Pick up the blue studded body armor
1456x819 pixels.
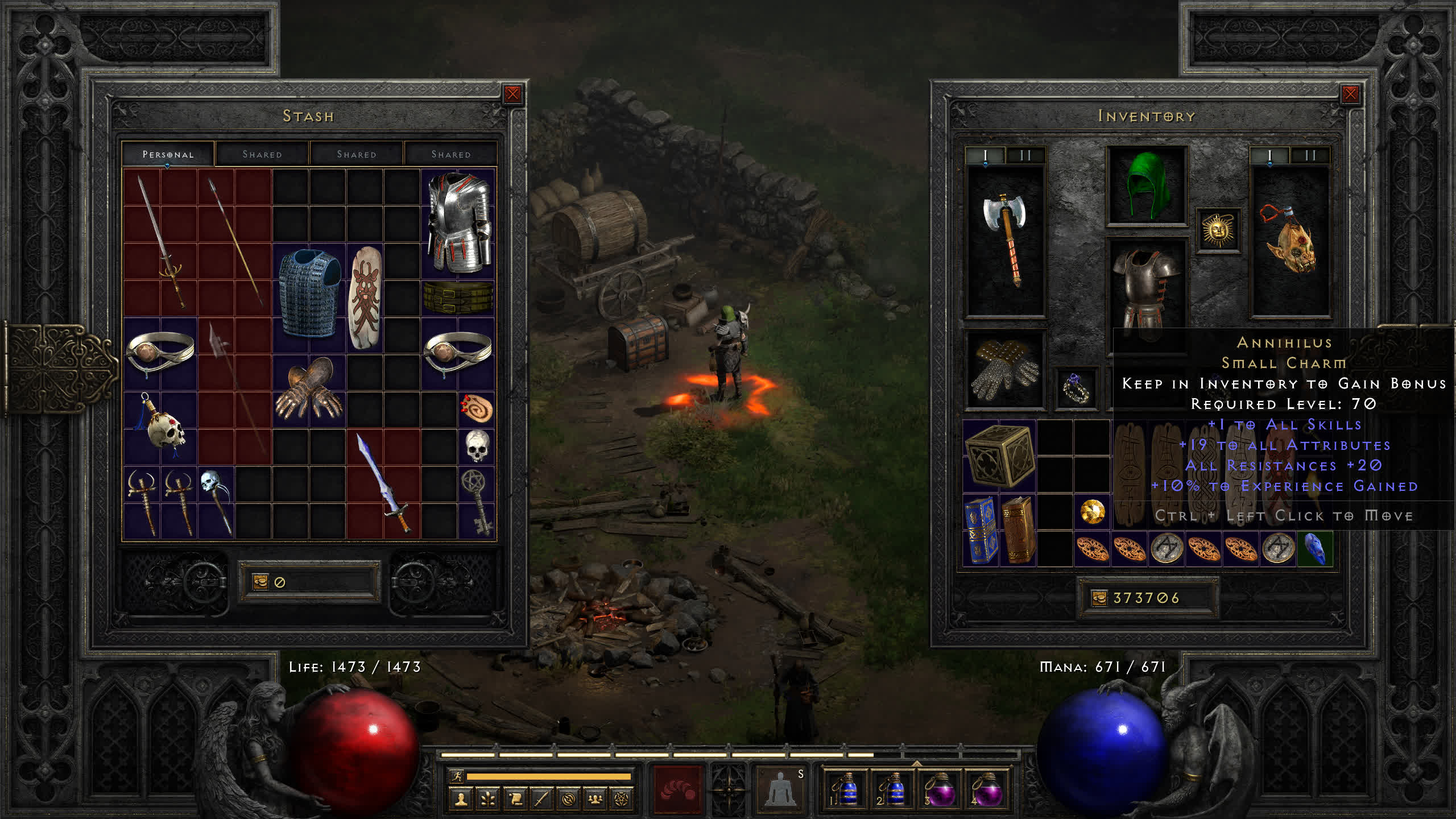309,294
